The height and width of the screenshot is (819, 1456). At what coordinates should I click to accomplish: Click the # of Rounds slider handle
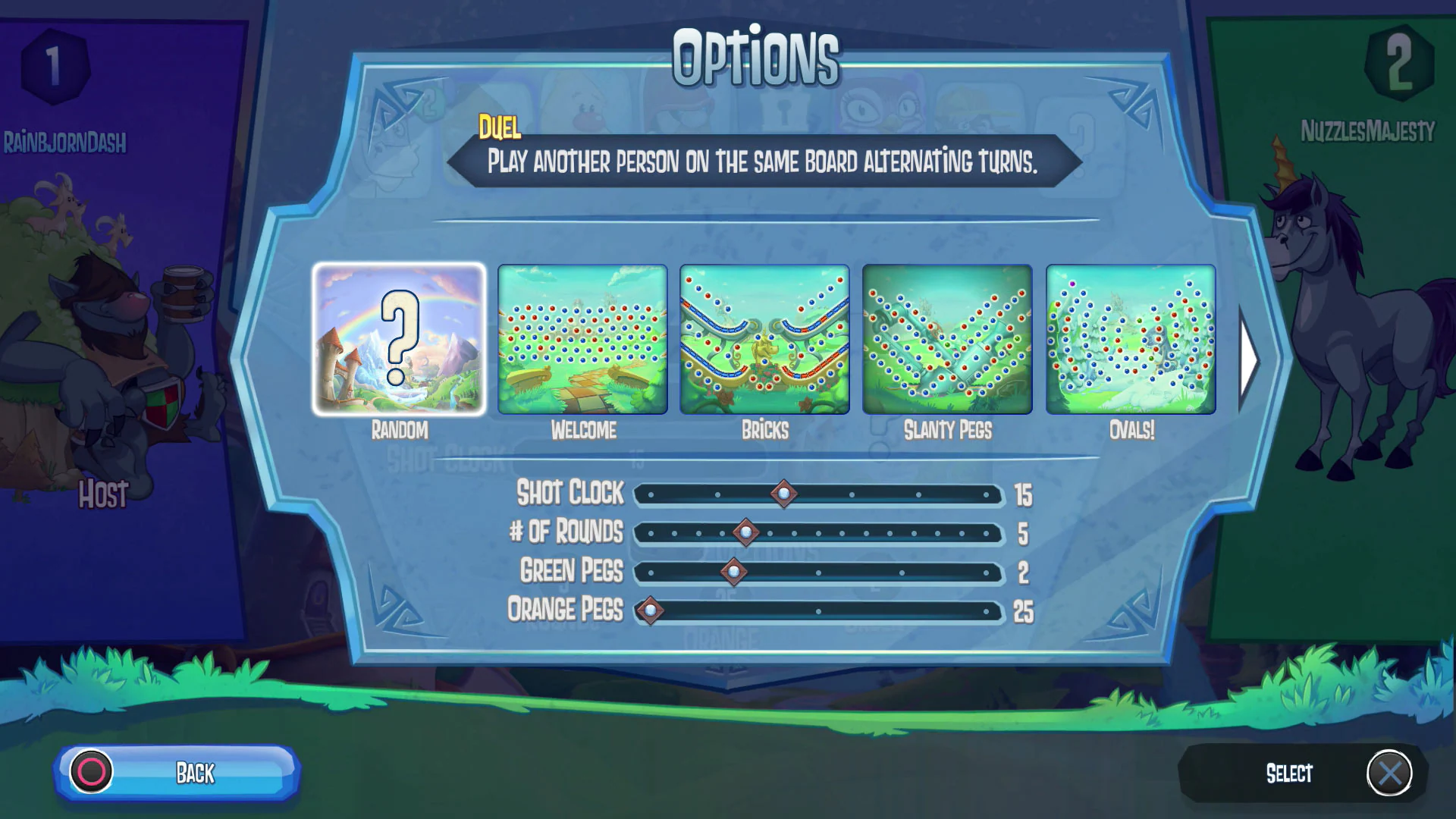point(746,533)
